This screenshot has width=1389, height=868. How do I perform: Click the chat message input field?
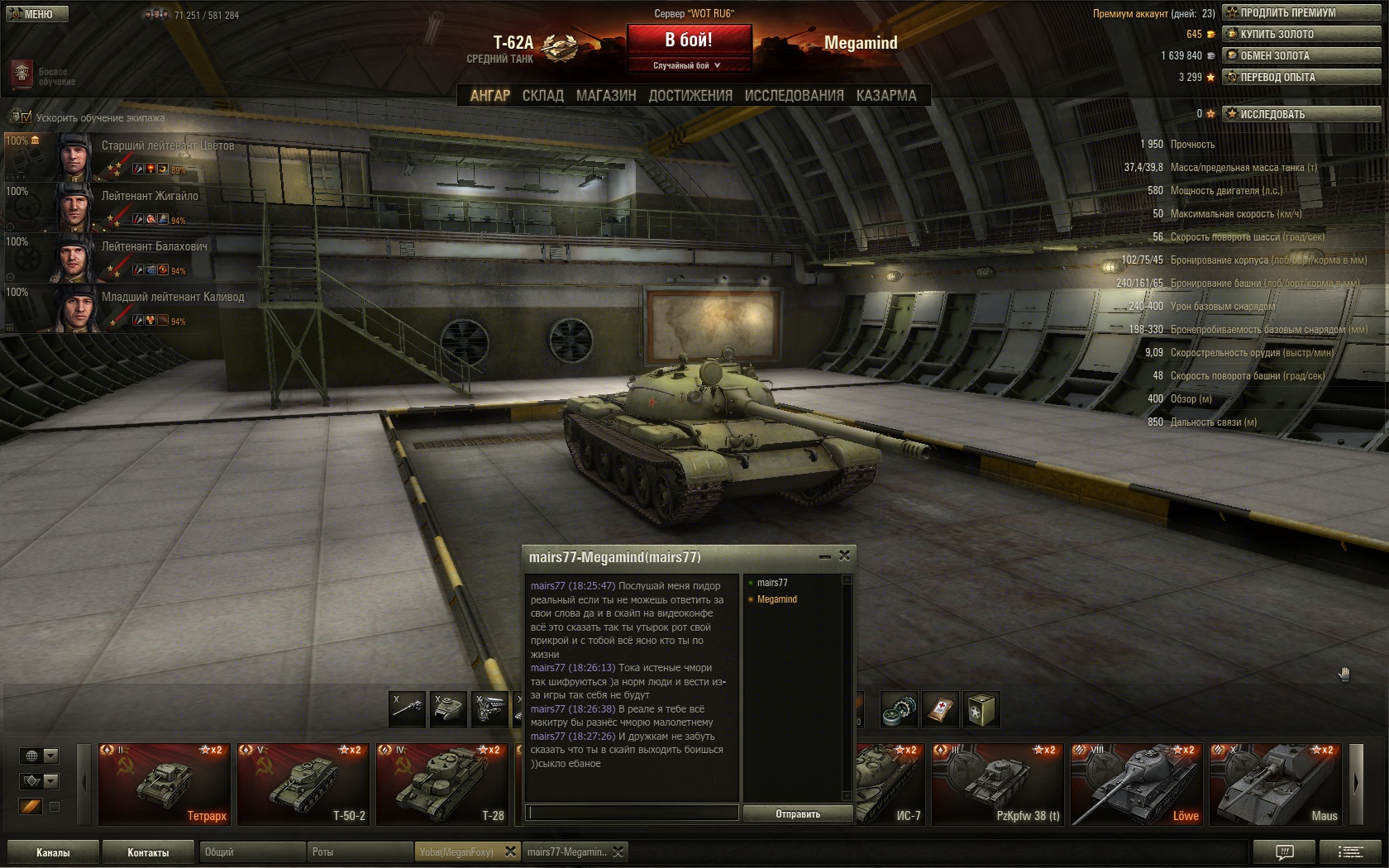[632, 813]
